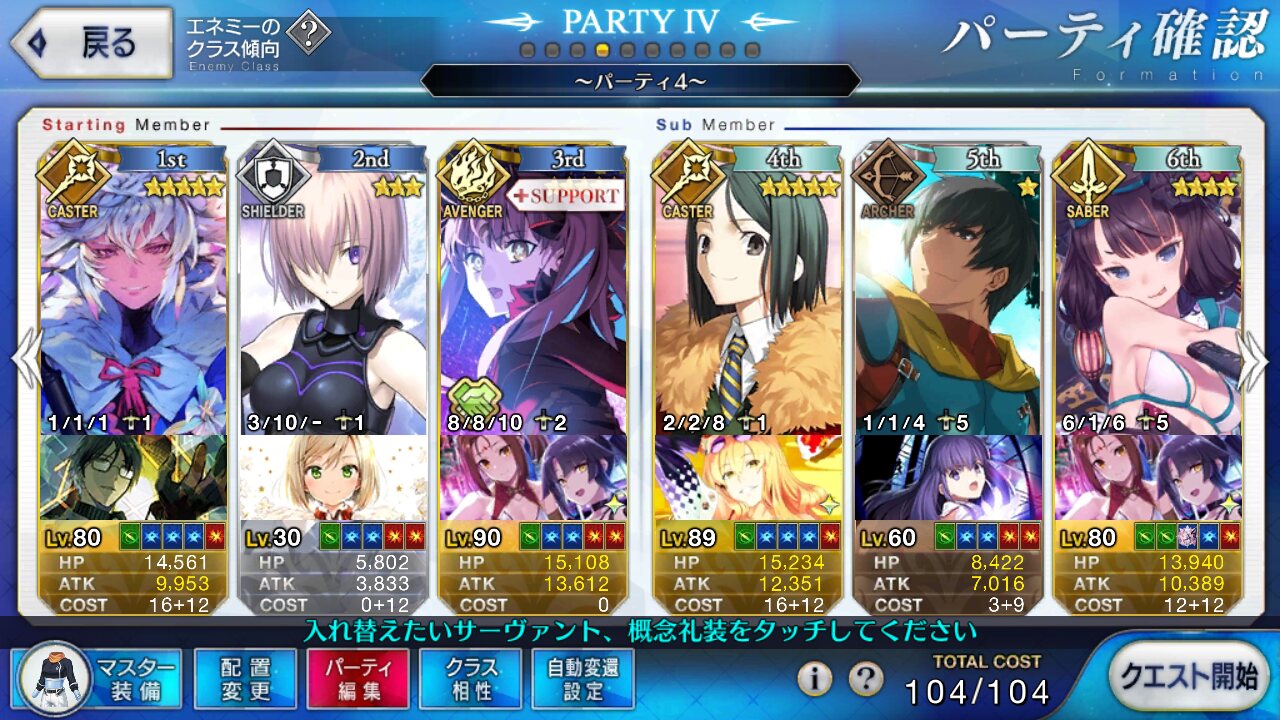Open the enemy class tendency help
This screenshot has width=1280, height=720.
click(313, 35)
